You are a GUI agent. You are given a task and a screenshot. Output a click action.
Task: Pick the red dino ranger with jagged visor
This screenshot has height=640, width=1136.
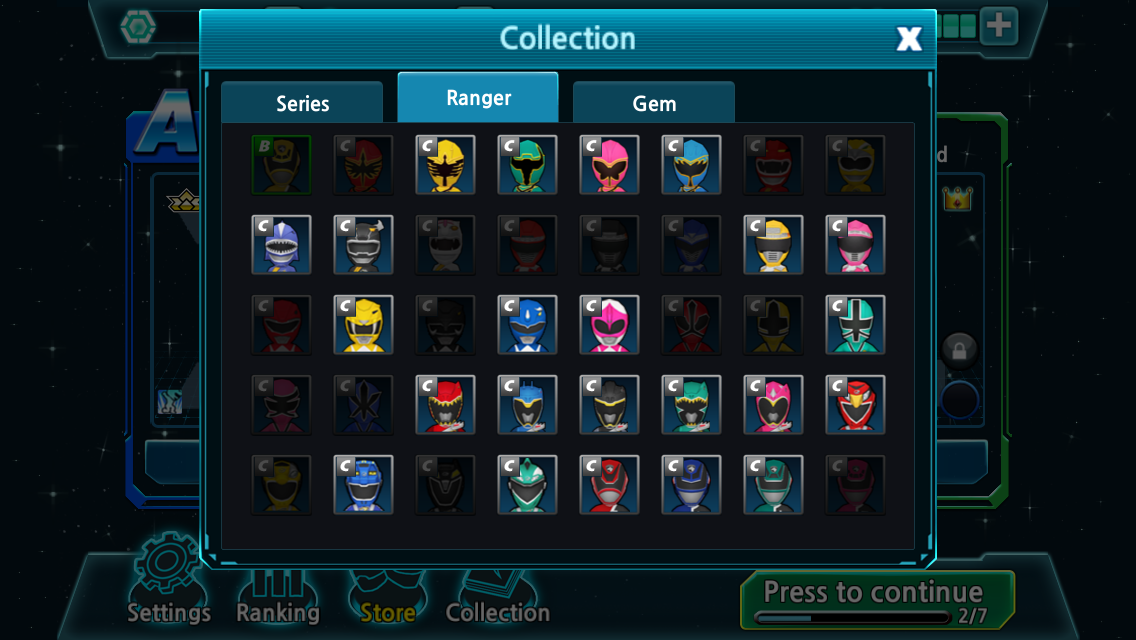[445, 405]
